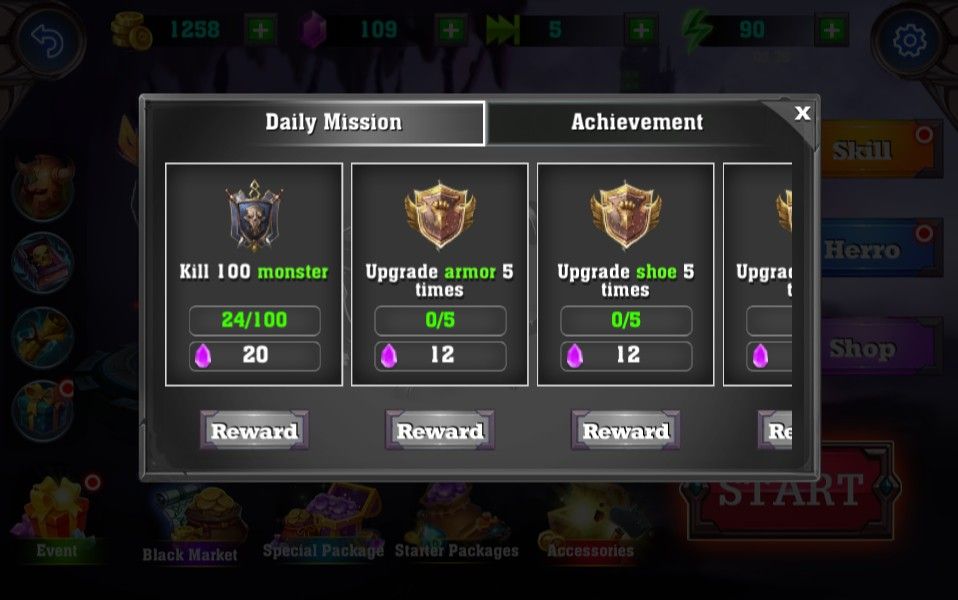Claim Reward for Kill 100 monster mission
This screenshot has width=958, height=600.
click(254, 431)
